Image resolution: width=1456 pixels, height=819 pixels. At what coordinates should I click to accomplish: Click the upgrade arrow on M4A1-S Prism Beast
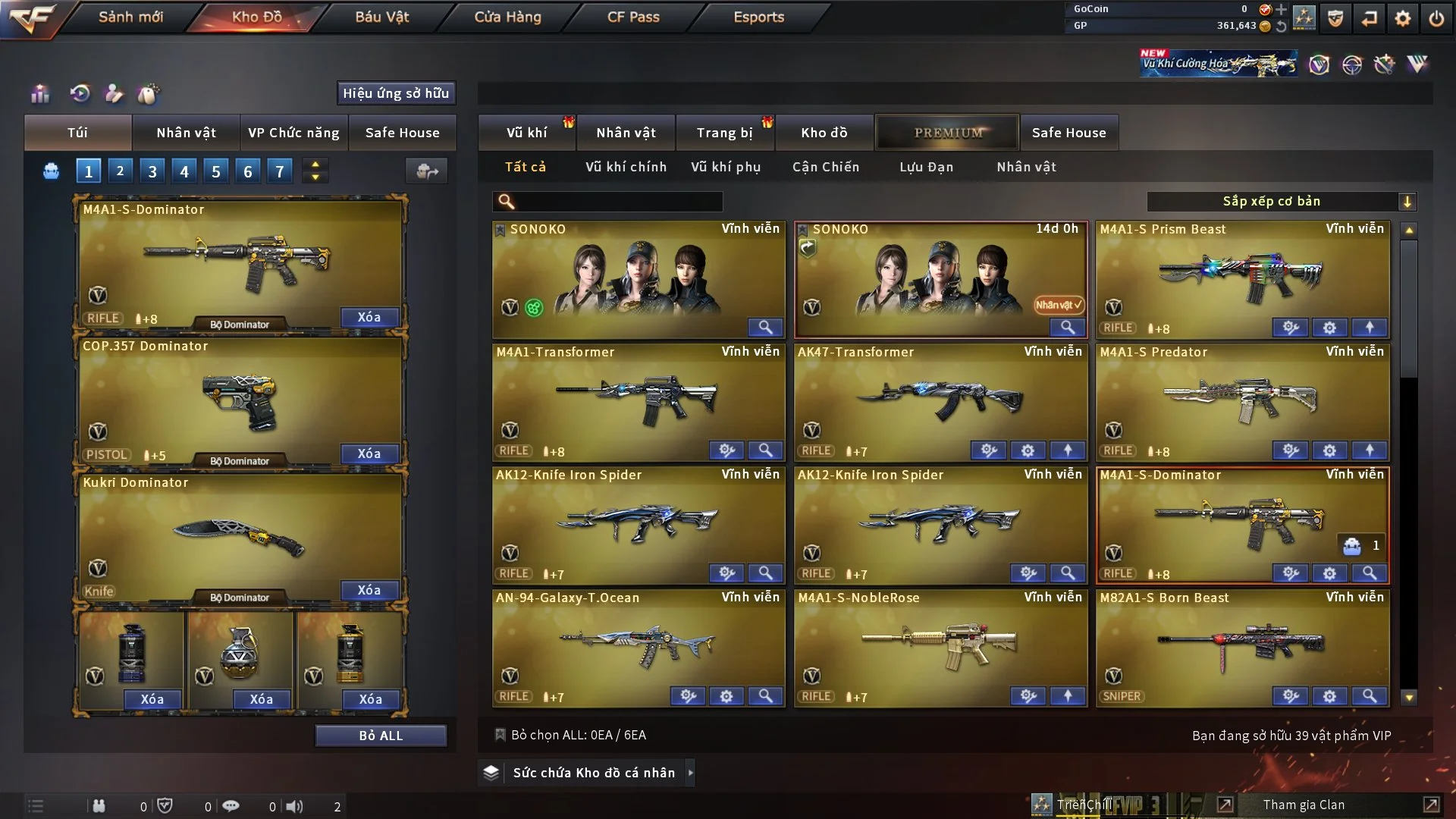point(1370,328)
